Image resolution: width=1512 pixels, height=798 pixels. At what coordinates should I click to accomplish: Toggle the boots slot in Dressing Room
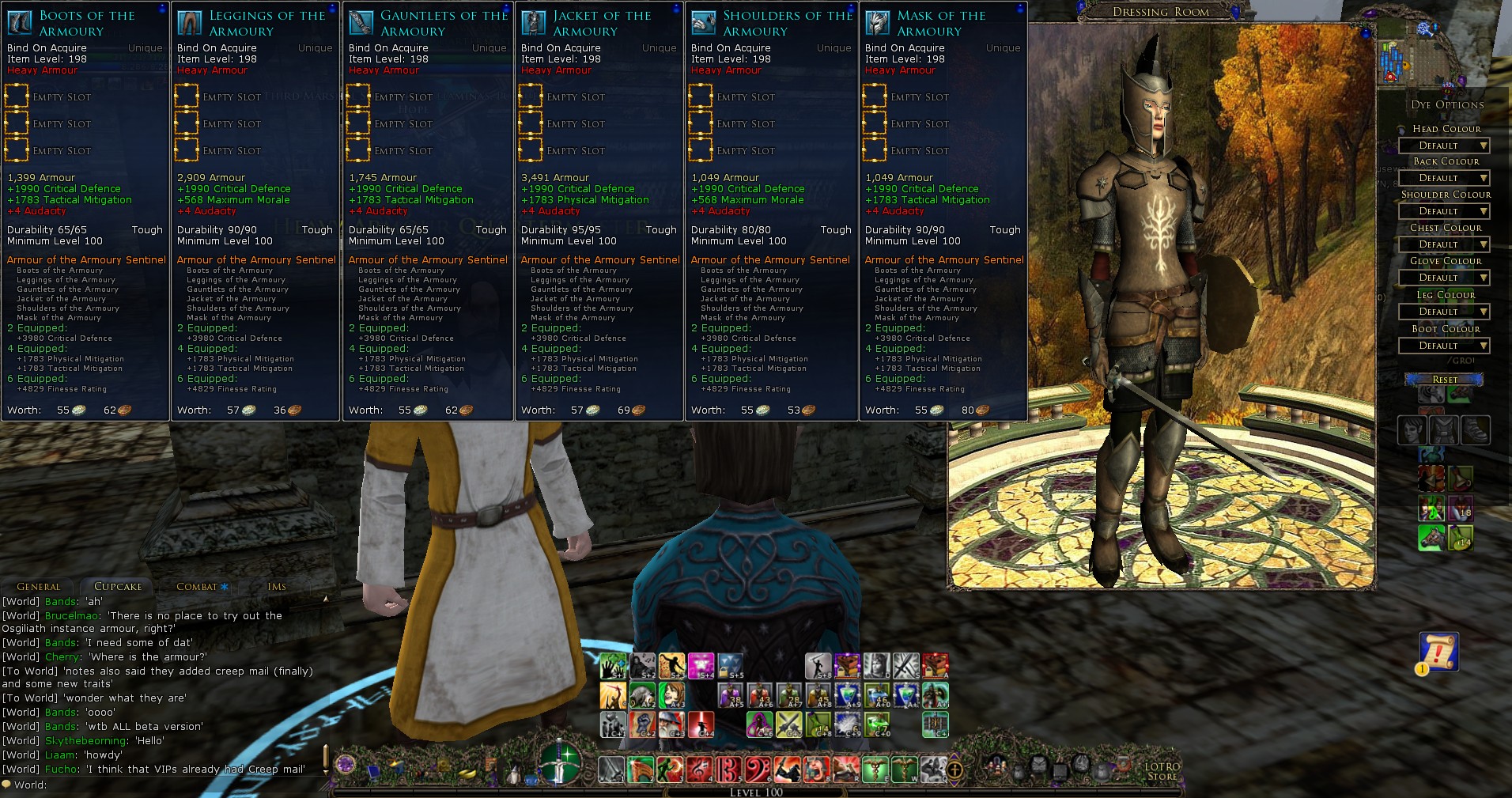(1476, 431)
